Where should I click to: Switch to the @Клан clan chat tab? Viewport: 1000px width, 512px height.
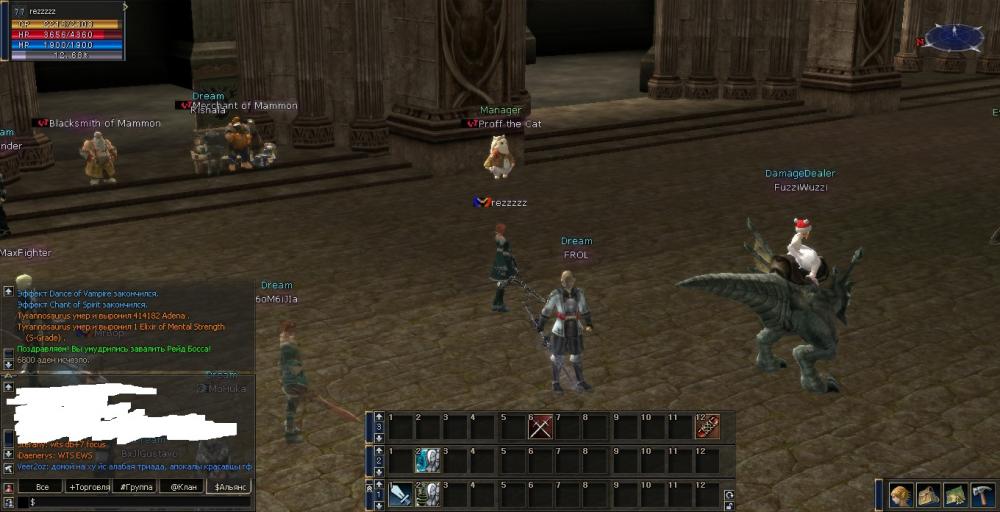click(181, 487)
